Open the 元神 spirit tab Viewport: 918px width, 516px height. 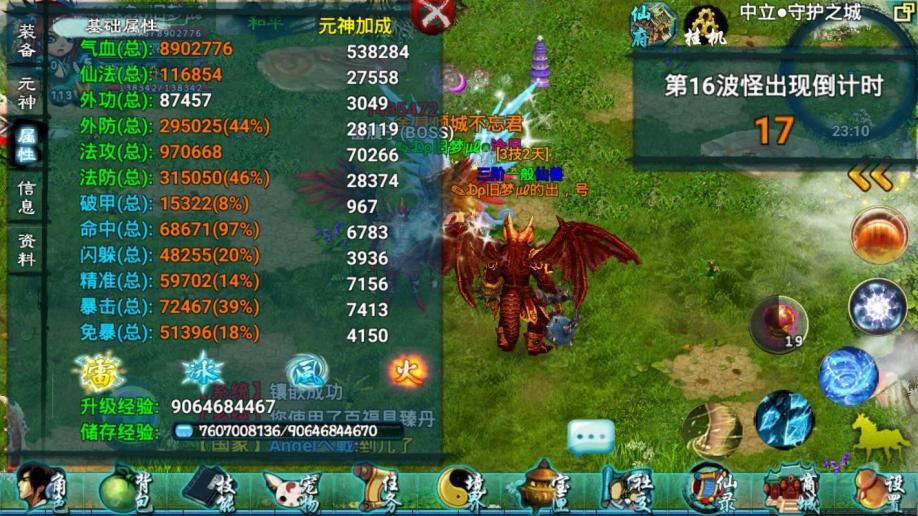click(27, 92)
